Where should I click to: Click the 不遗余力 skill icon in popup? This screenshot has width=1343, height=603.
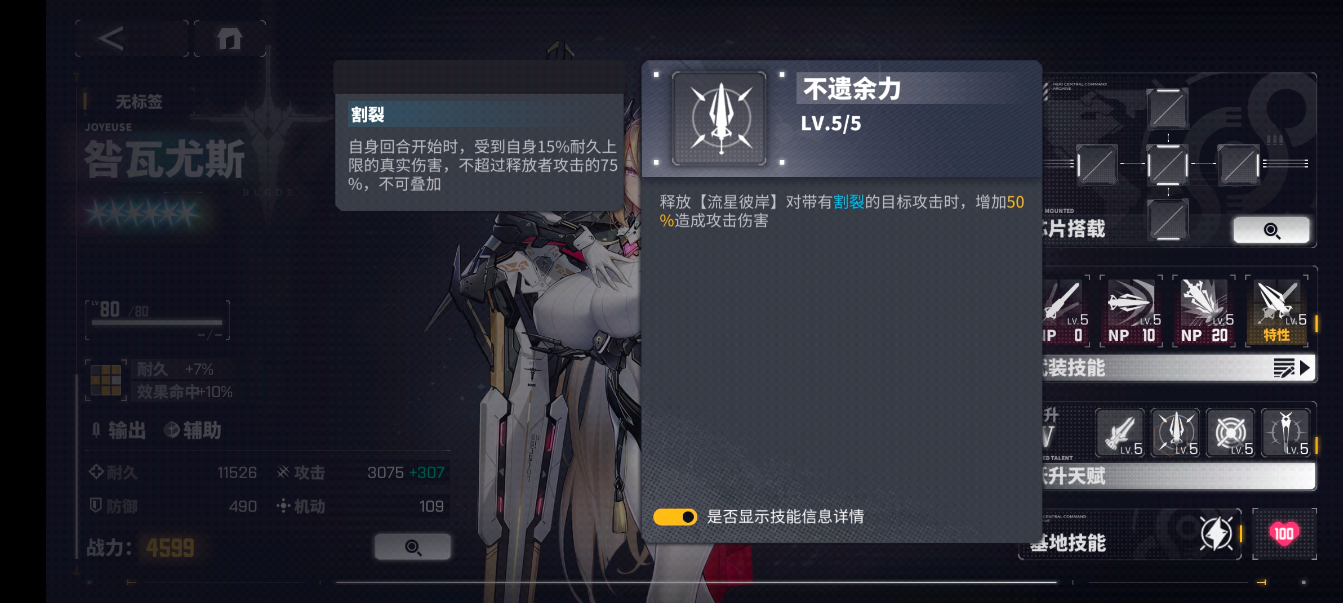coord(719,118)
